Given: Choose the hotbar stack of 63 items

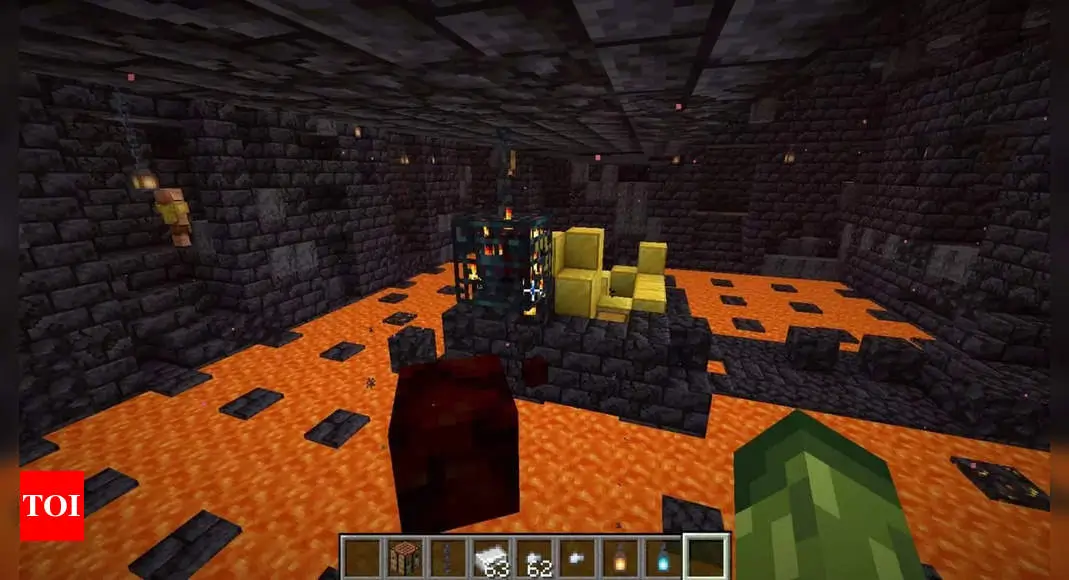Looking at the screenshot, I should (490, 558).
